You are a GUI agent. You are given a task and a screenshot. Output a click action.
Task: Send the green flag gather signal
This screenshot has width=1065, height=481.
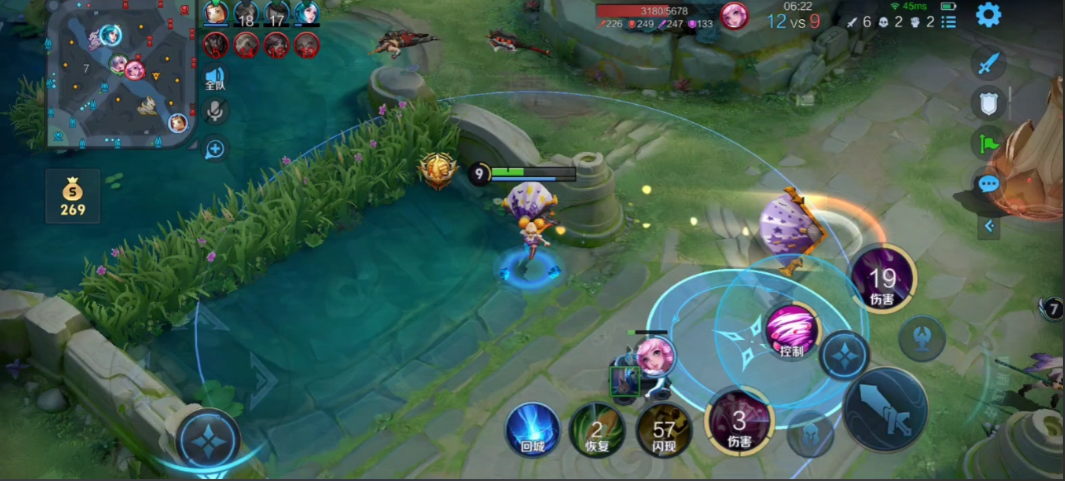[988, 143]
